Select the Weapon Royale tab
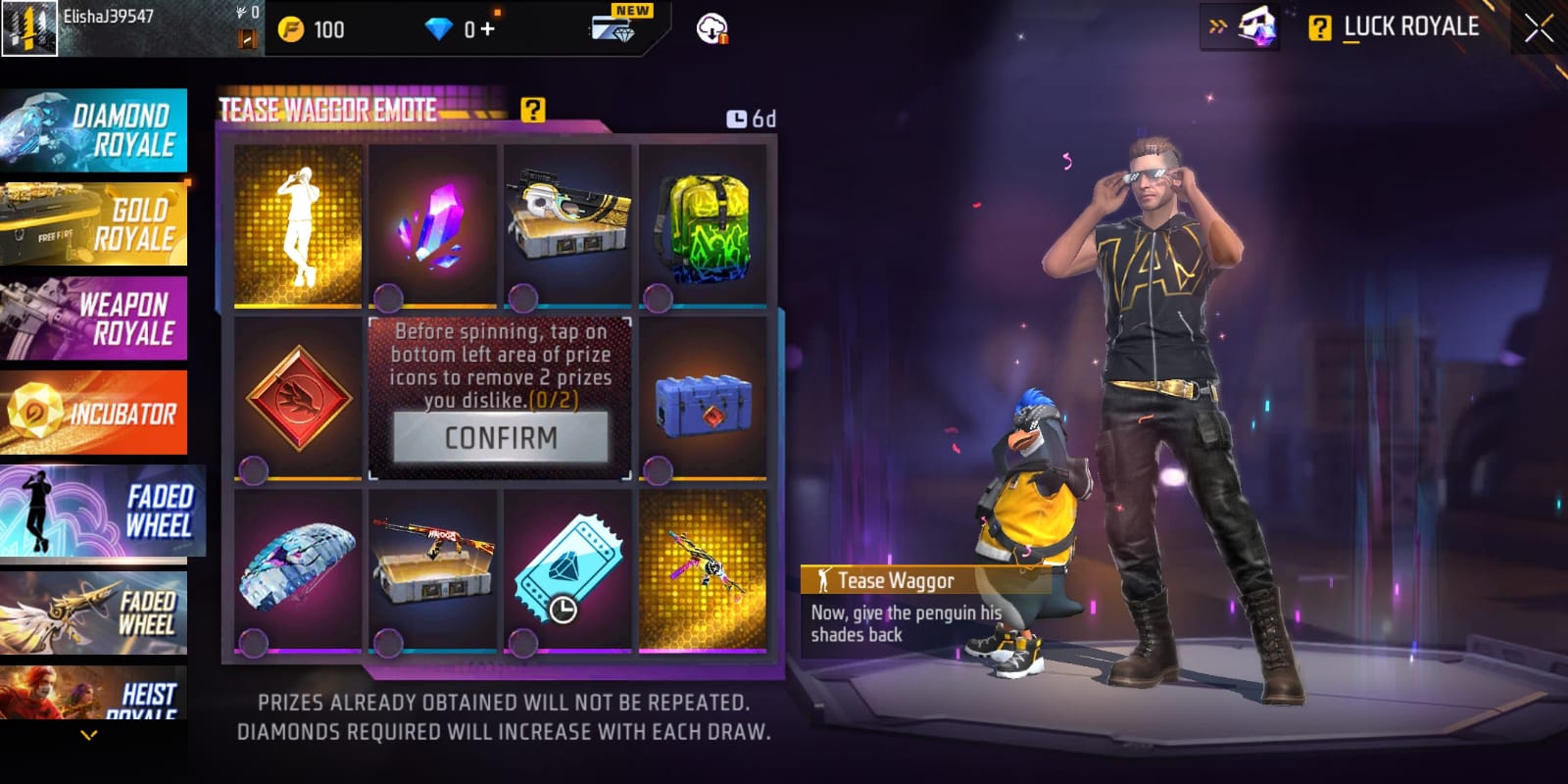Screen dimensions: 1568x784 point(94,318)
